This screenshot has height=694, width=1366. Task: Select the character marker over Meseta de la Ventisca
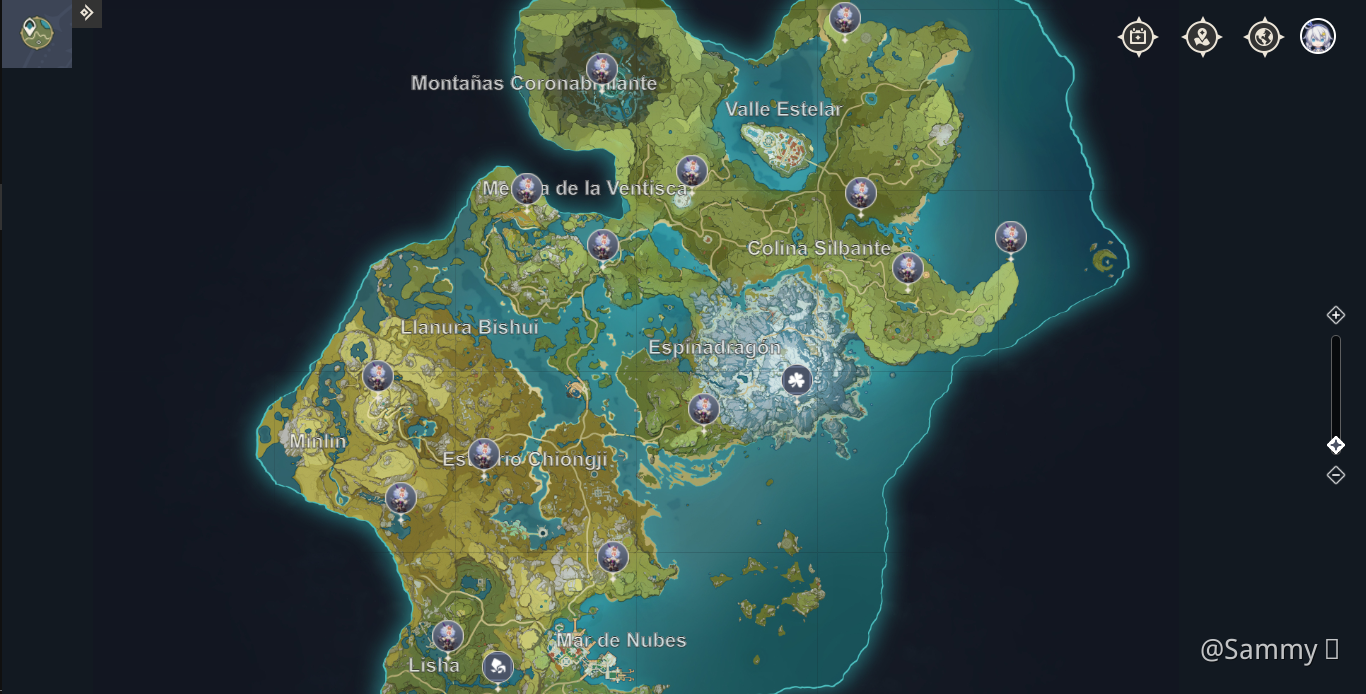pyautogui.click(x=527, y=188)
